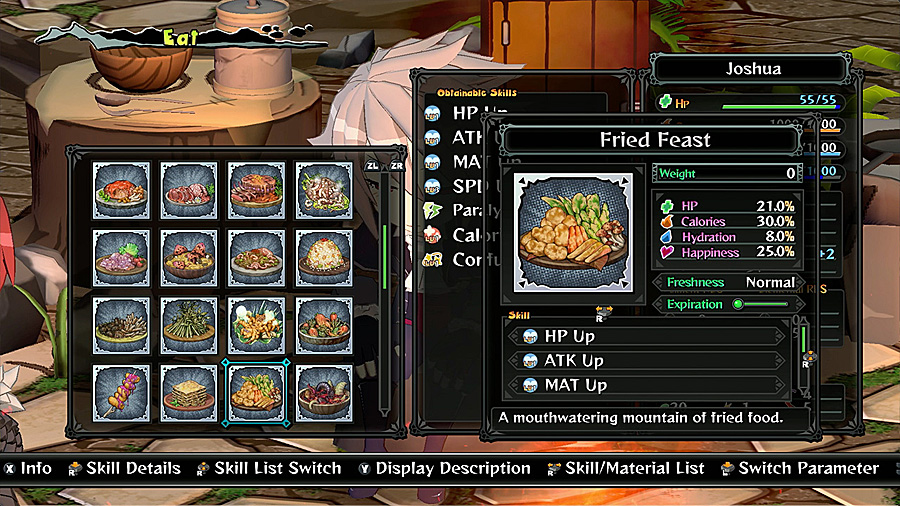
Task: Select ATK Up in Fried Feast's Skill list
Action: pos(650,361)
